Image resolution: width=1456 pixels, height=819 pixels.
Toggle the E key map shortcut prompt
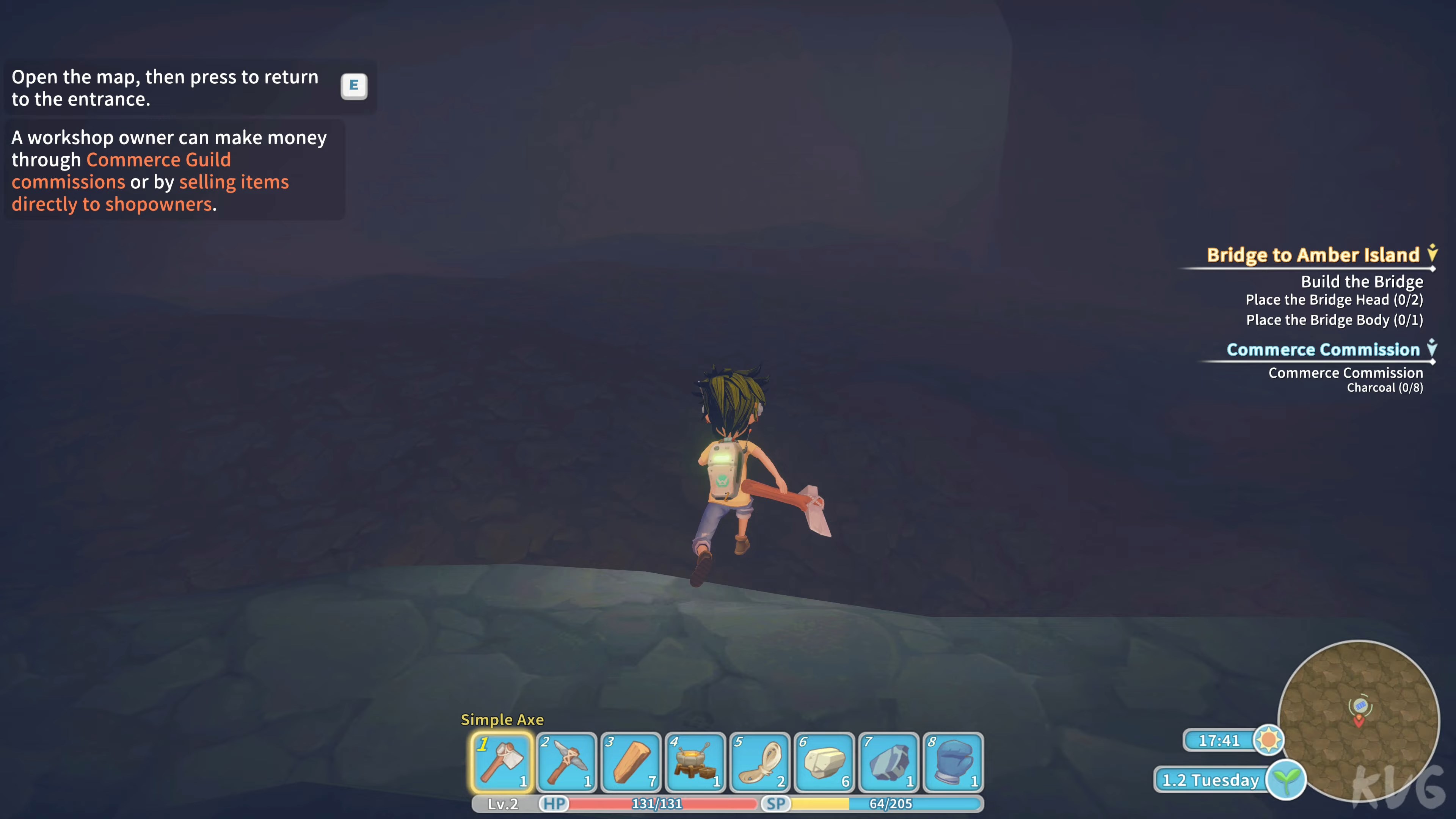tap(355, 85)
